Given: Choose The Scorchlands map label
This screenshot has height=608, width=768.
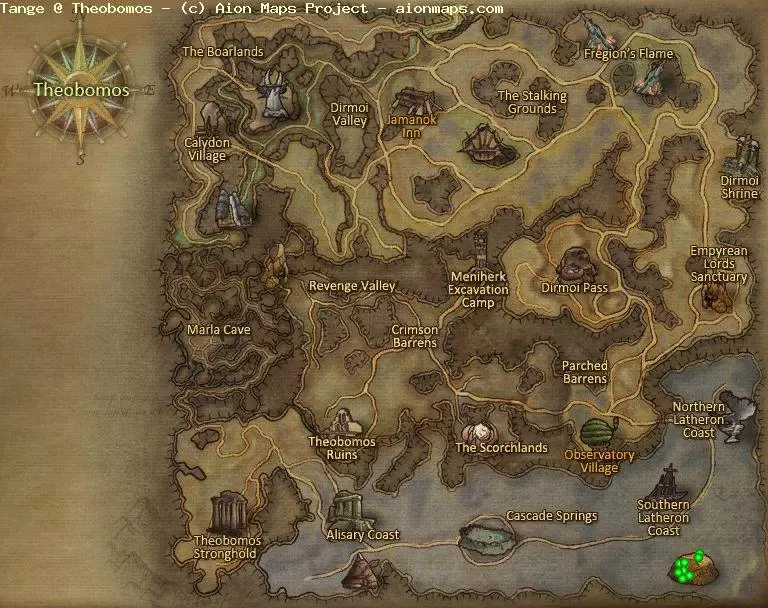Looking at the screenshot, I should [x=501, y=448].
